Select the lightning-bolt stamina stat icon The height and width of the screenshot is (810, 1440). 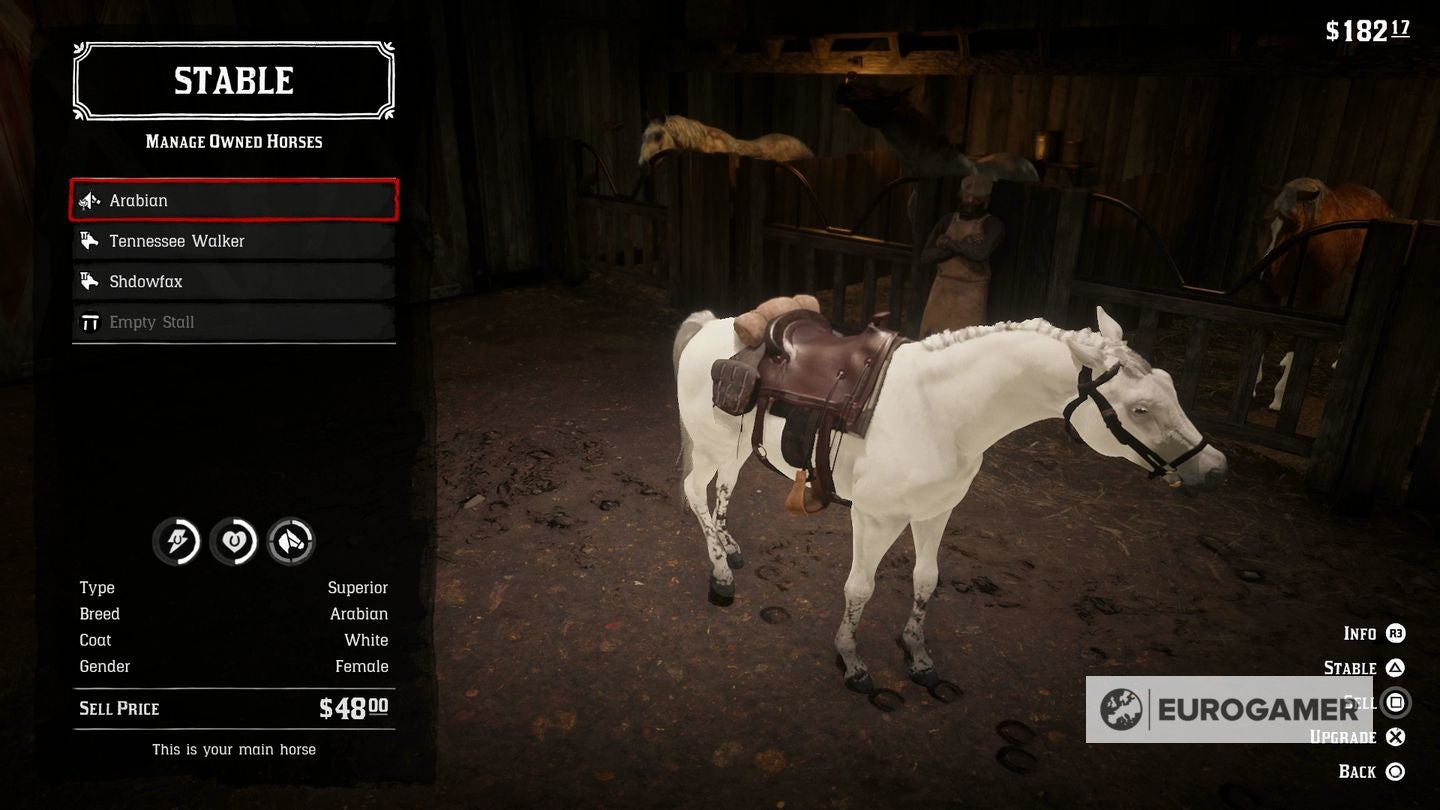[x=176, y=540]
